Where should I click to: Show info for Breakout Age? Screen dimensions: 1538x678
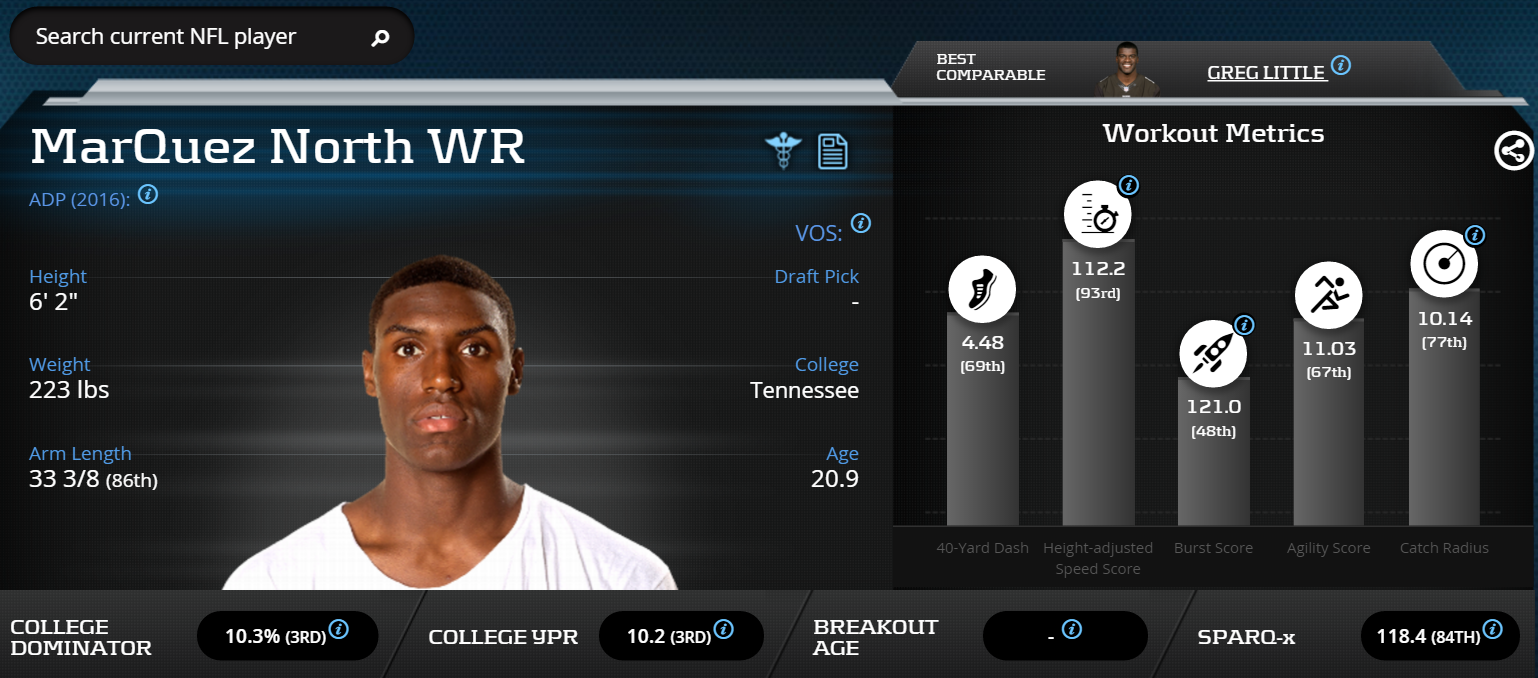(x=1072, y=629)
